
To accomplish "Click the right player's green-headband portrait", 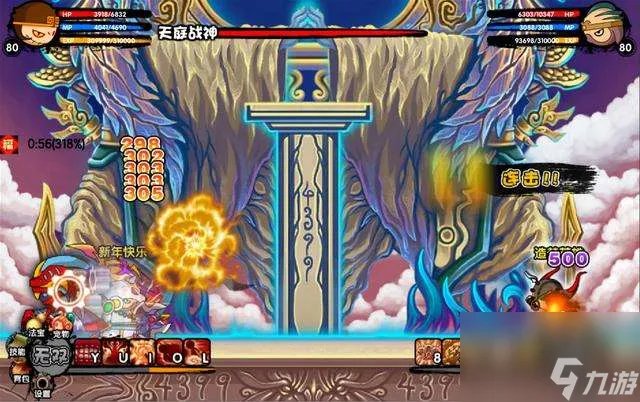I will click(612, 24).
